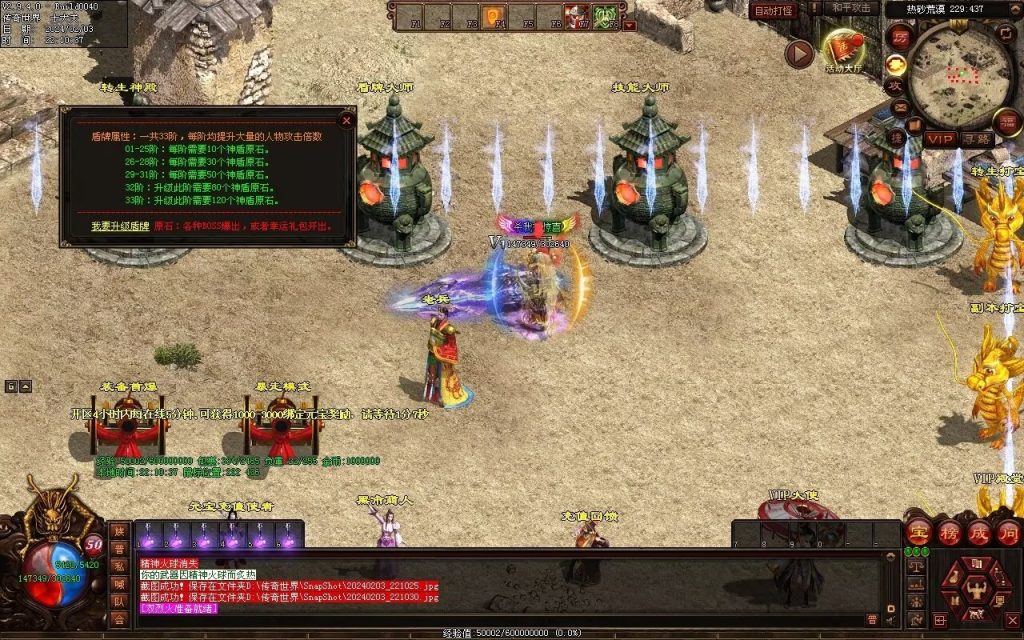Open the 宝 red orb button
This screenshot has height=640, width=1024.
tap(919, 531)
